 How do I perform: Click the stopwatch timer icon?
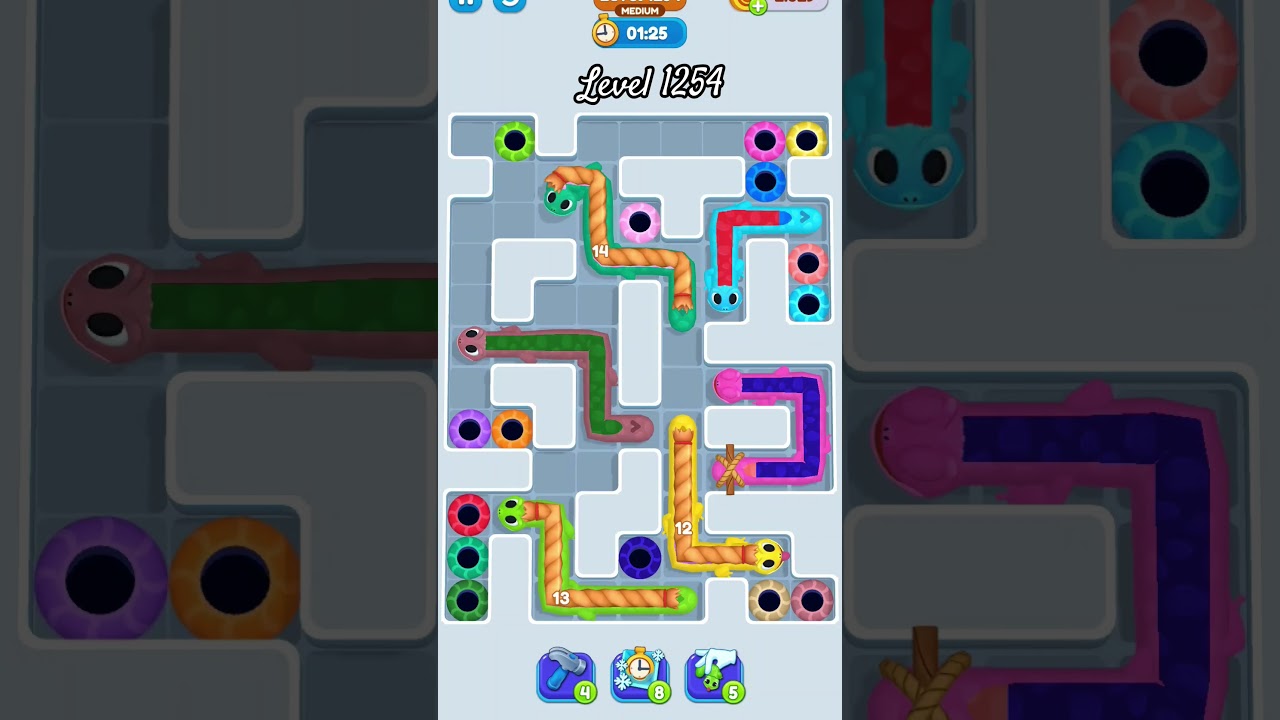605,33
